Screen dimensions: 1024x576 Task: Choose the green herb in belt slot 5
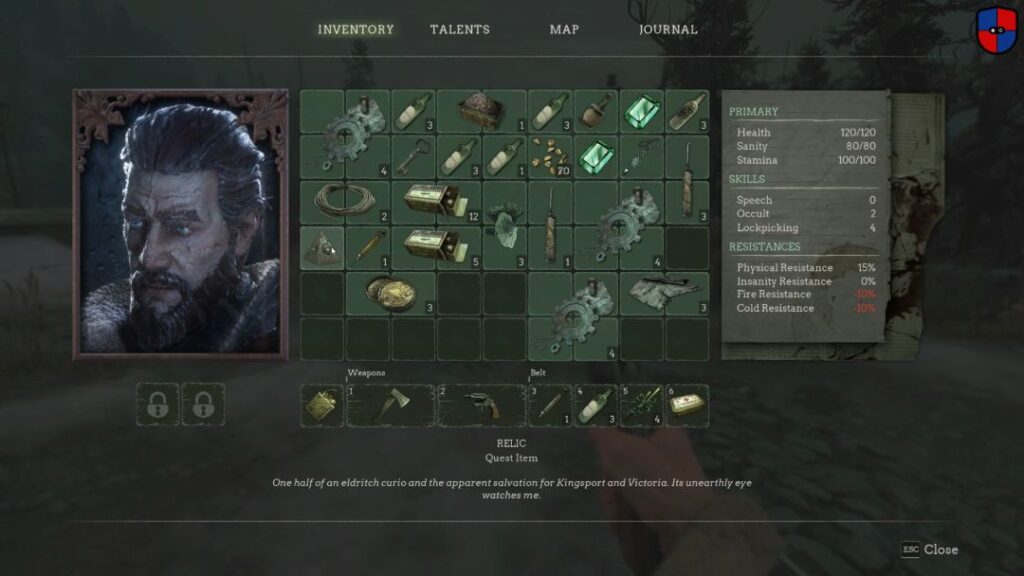[x=641, y=405]
